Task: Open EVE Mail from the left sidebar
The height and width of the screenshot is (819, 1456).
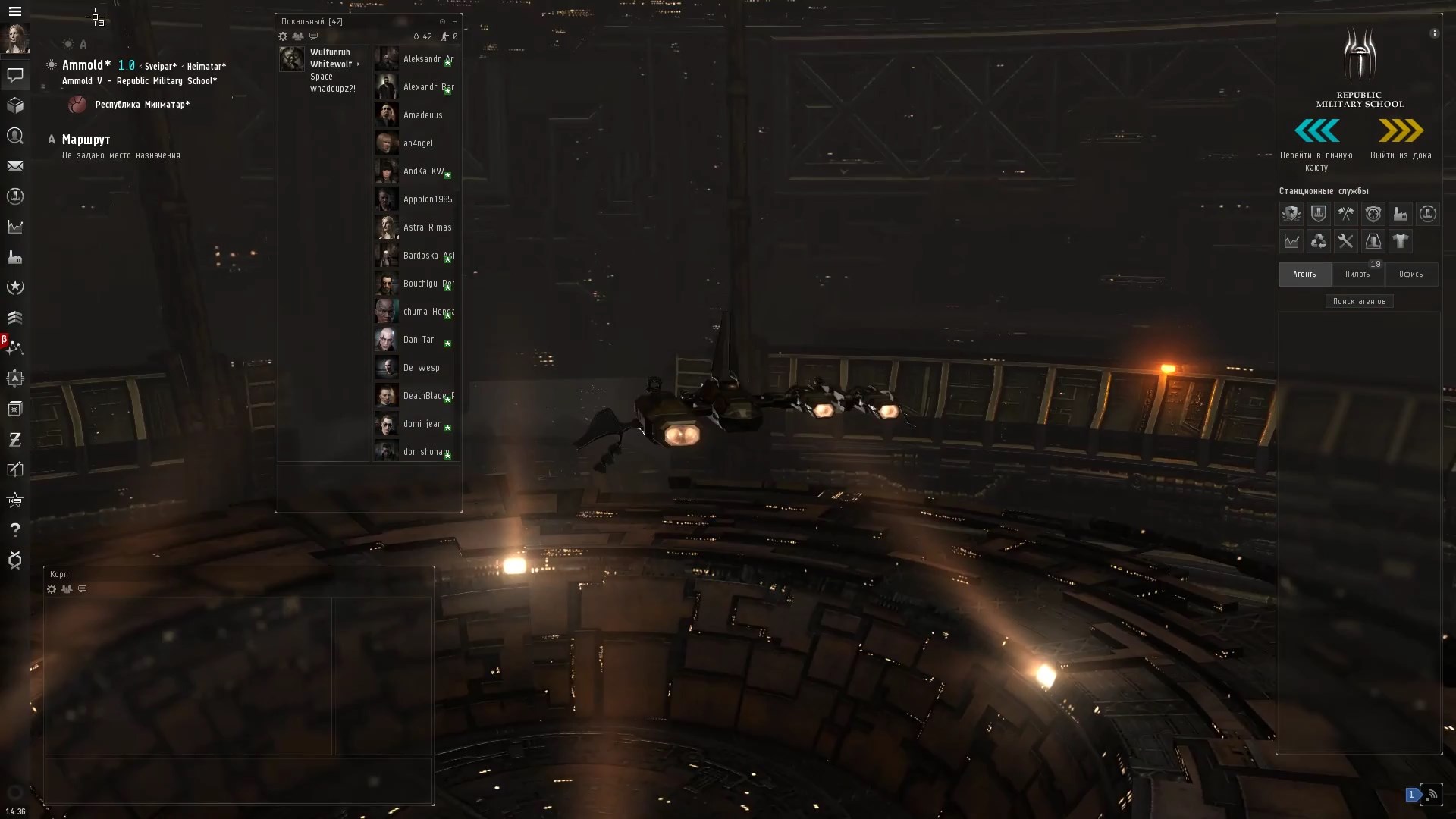Action: (15, 166)
